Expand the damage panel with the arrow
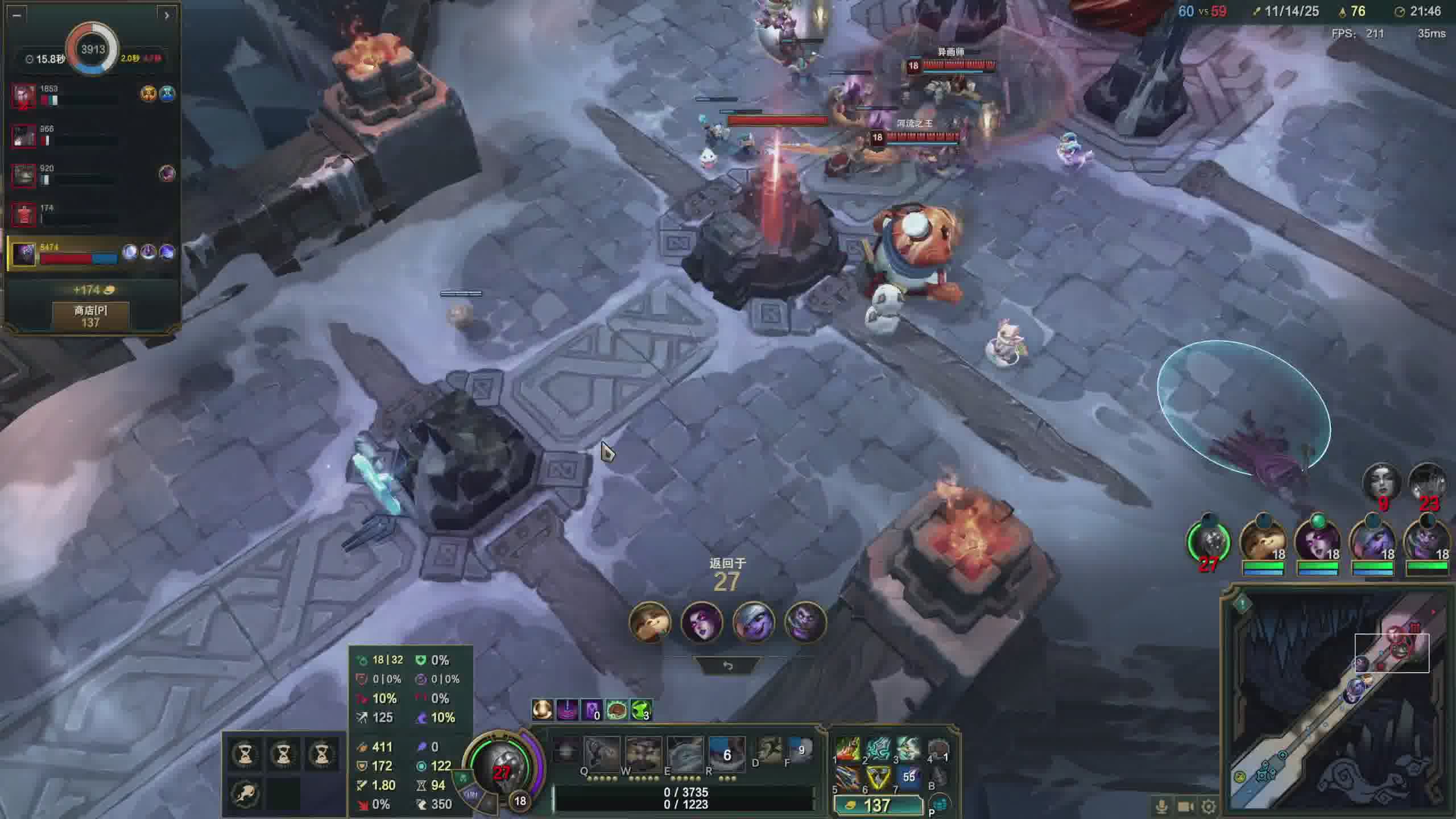The height and width of the screenshot is (819, 1456). [x=166, y=15]
